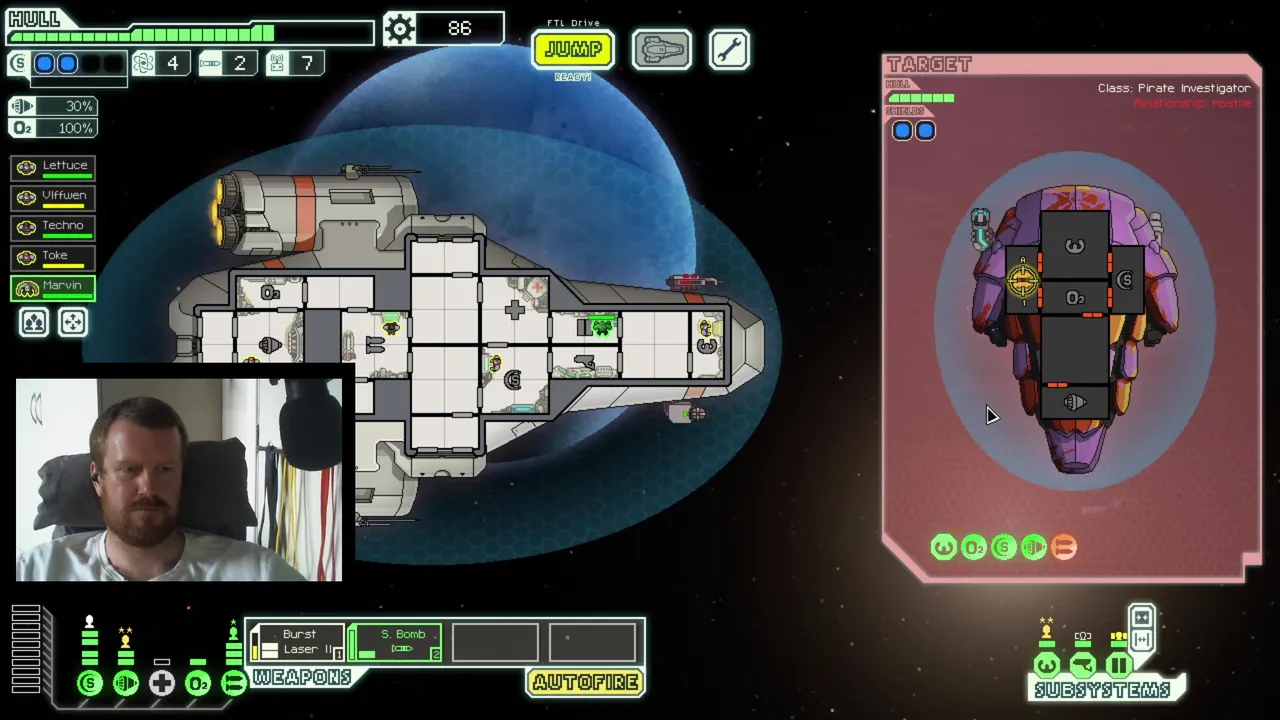Click the engines system power icon
1280x720 pixels.
[x=126, y=683]
